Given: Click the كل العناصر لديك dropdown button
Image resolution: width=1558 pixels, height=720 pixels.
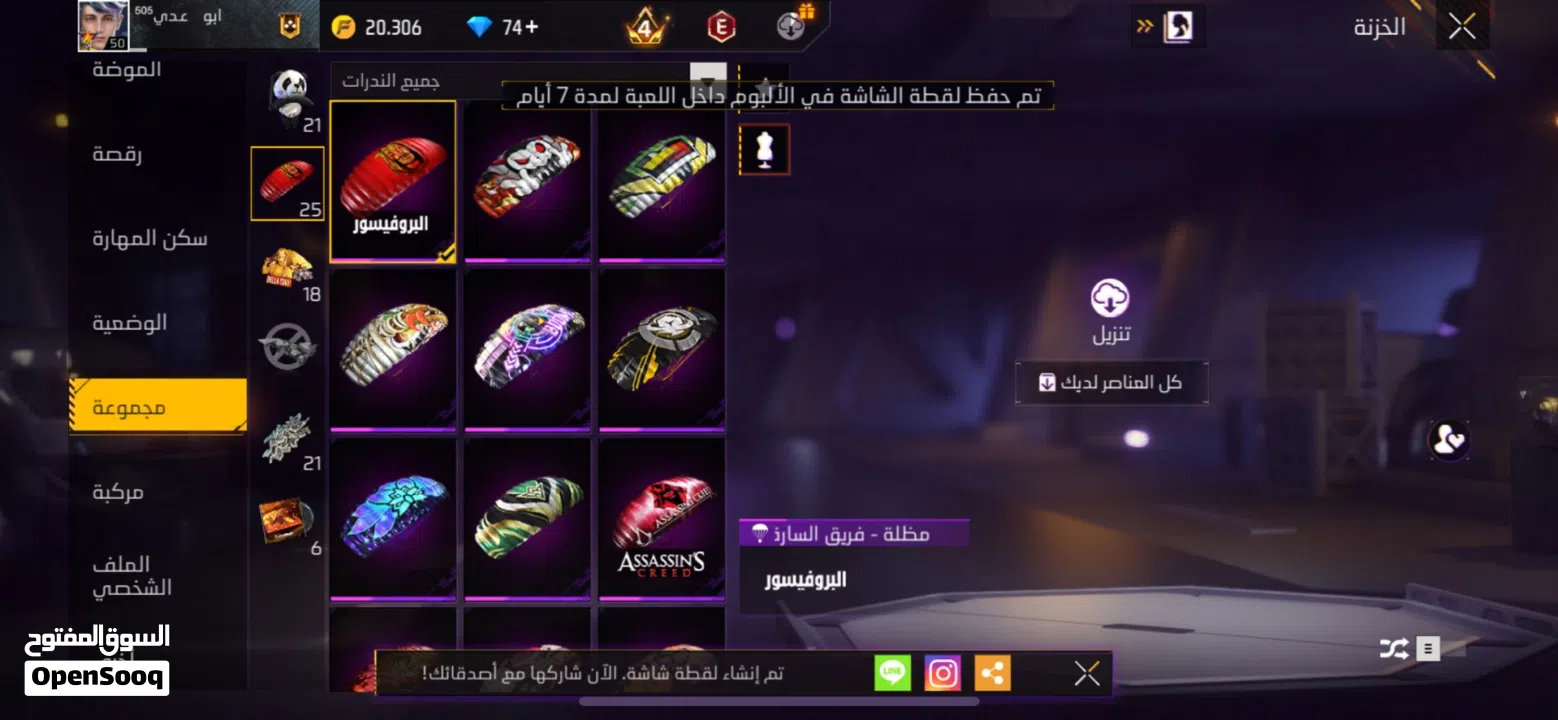Looking at the screenshot, I should tap(1110, 382).
